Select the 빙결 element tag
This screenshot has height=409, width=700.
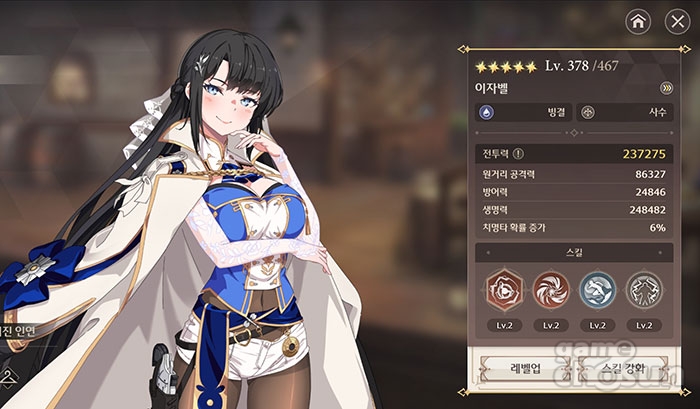(523, 113)
